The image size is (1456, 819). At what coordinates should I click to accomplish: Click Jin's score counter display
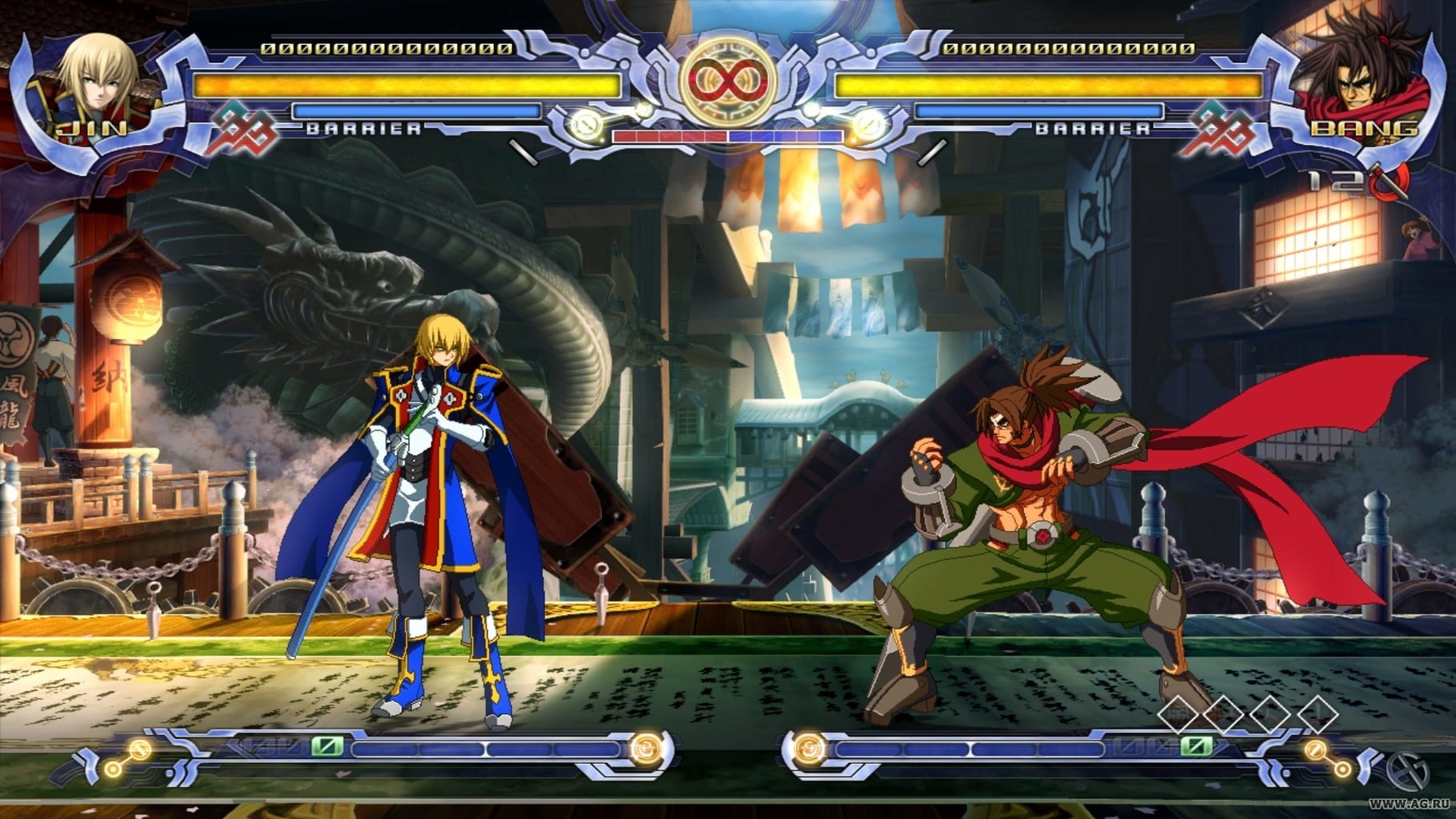[x=387, y=48]
